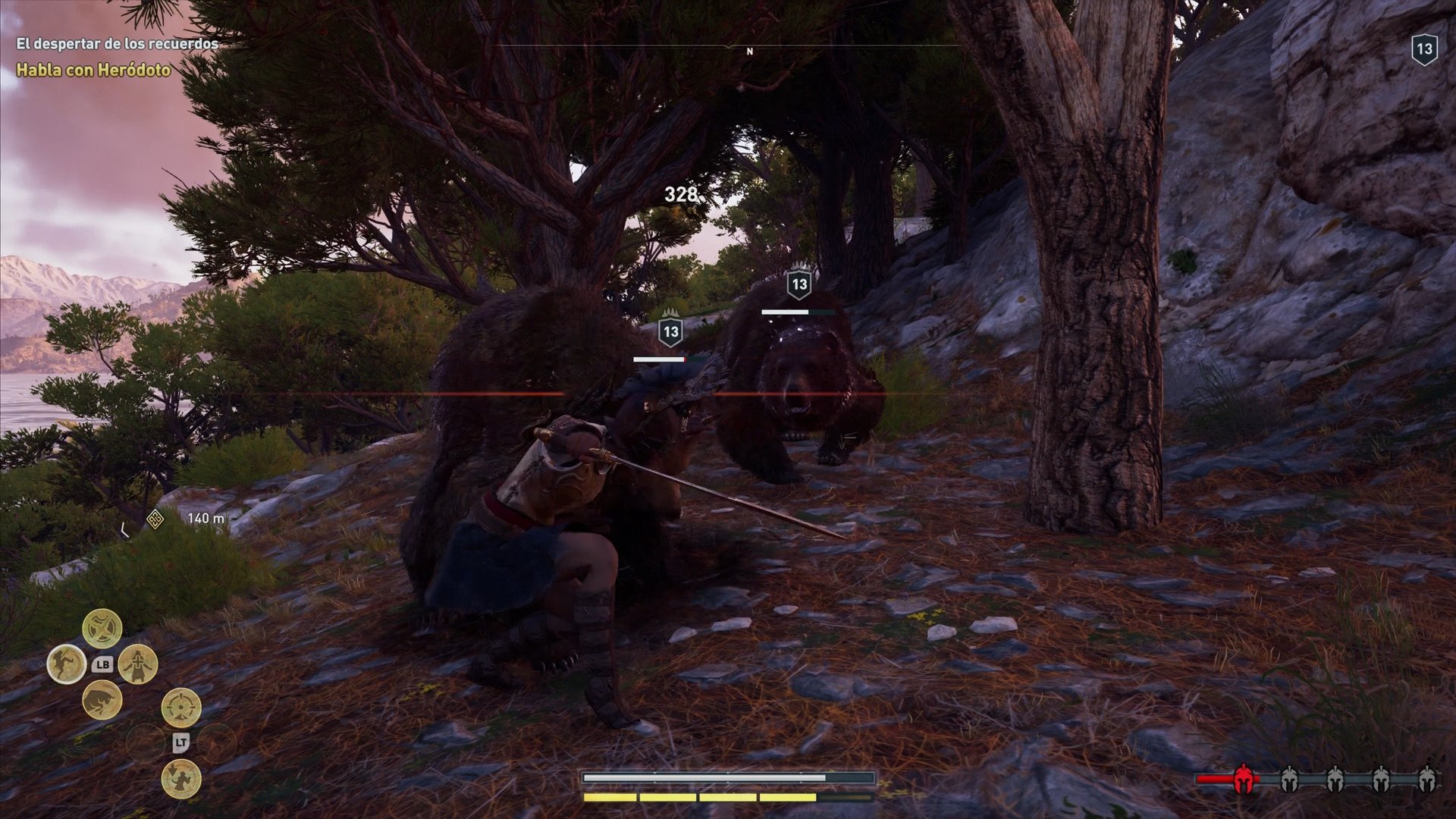Toggle the predator vision ability on the wheel

coord(181,708)
